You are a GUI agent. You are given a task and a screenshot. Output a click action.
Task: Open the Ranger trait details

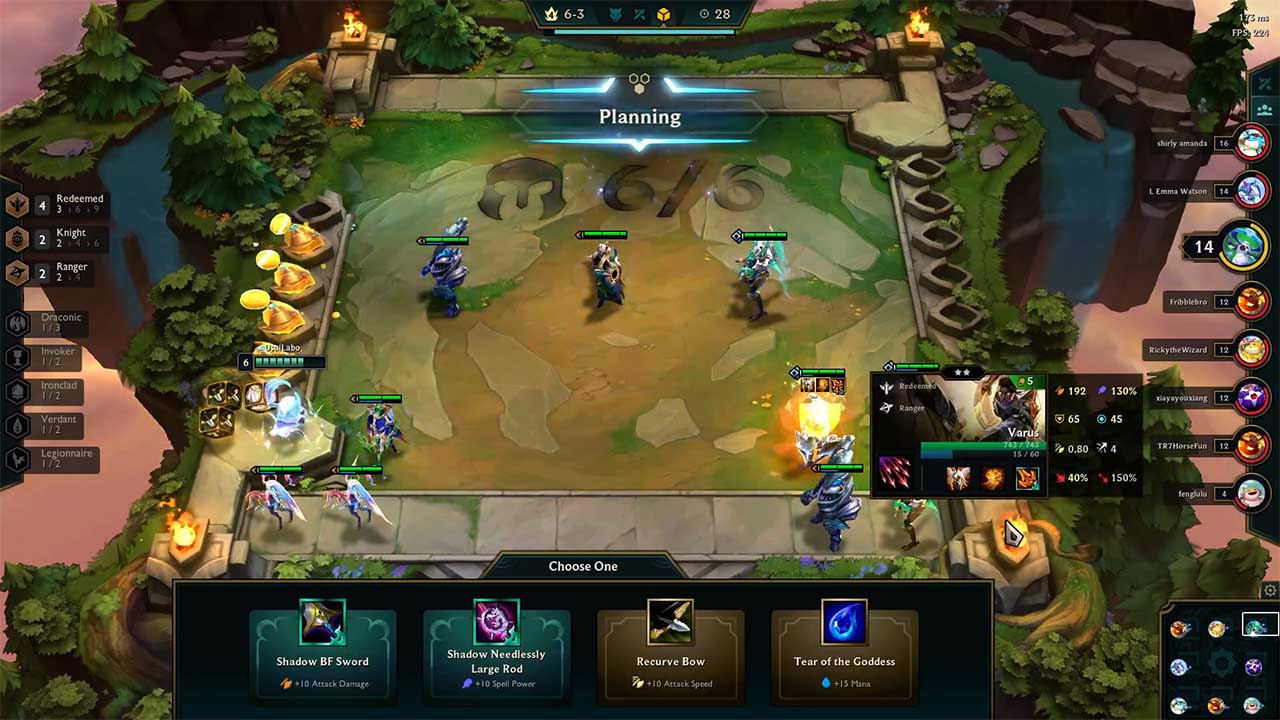coord(16,271)
